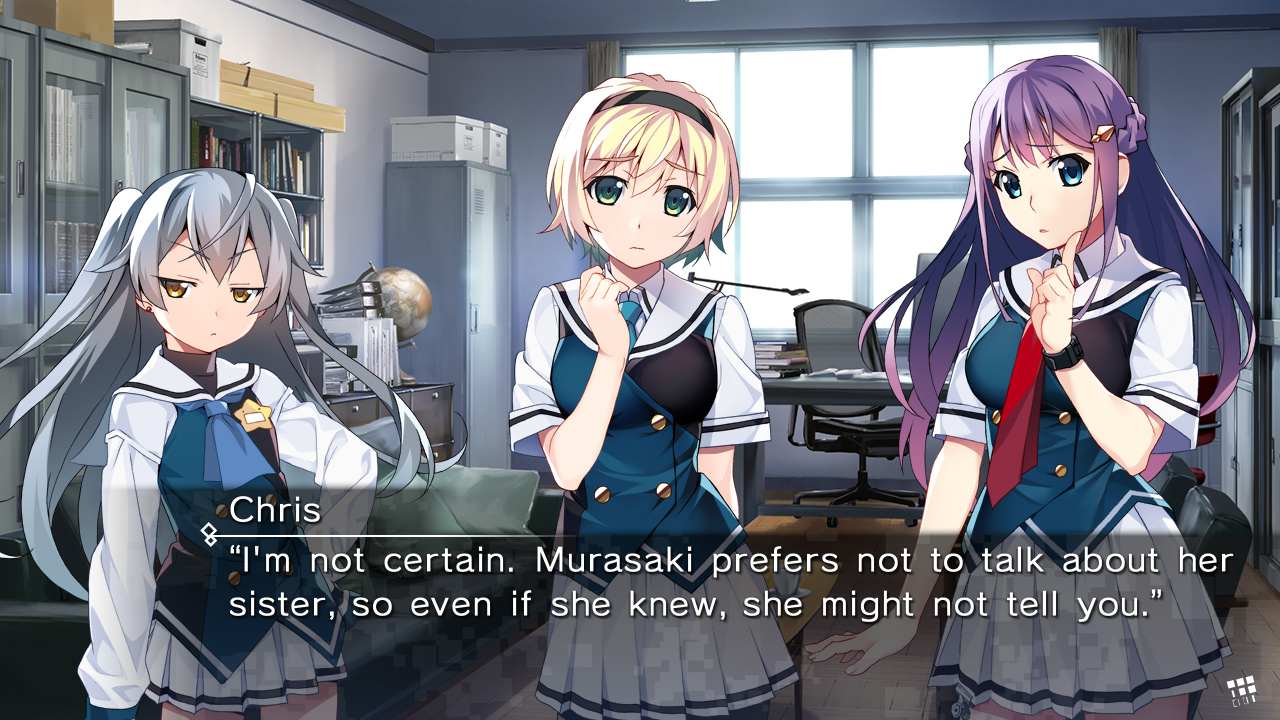Click the office chair behind the desk

coord(830,400)
